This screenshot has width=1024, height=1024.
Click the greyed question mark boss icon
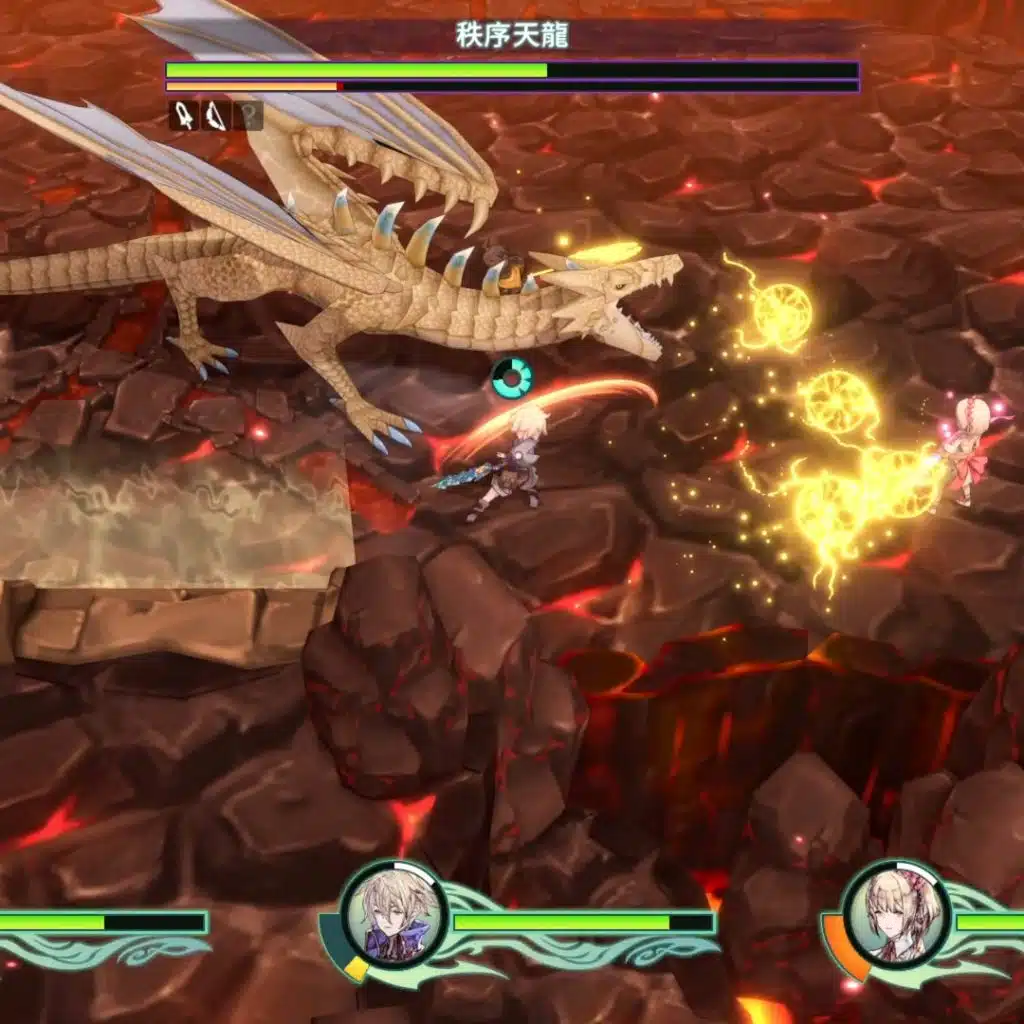[248, 116]
